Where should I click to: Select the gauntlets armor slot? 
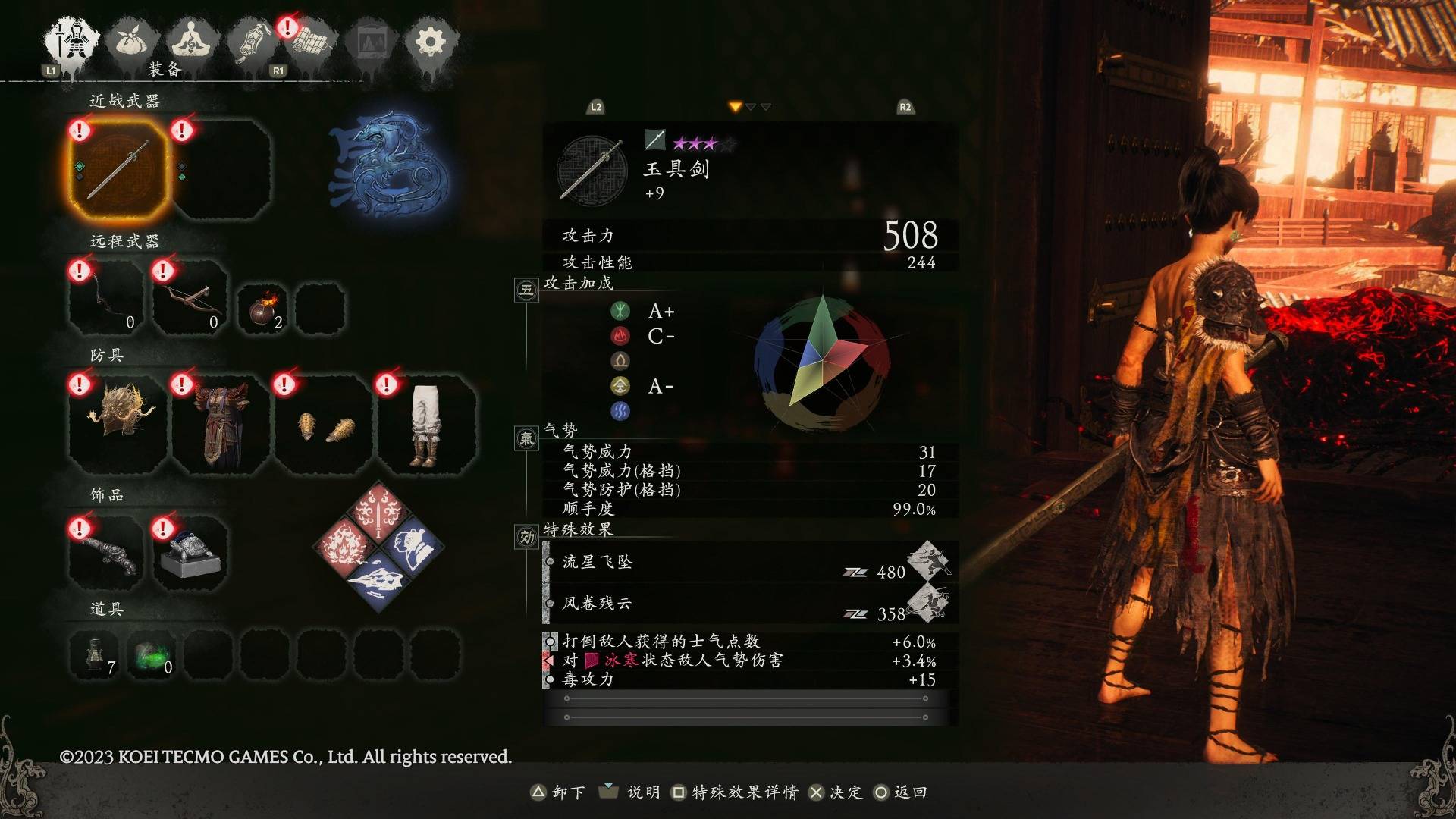pos(324,423)
